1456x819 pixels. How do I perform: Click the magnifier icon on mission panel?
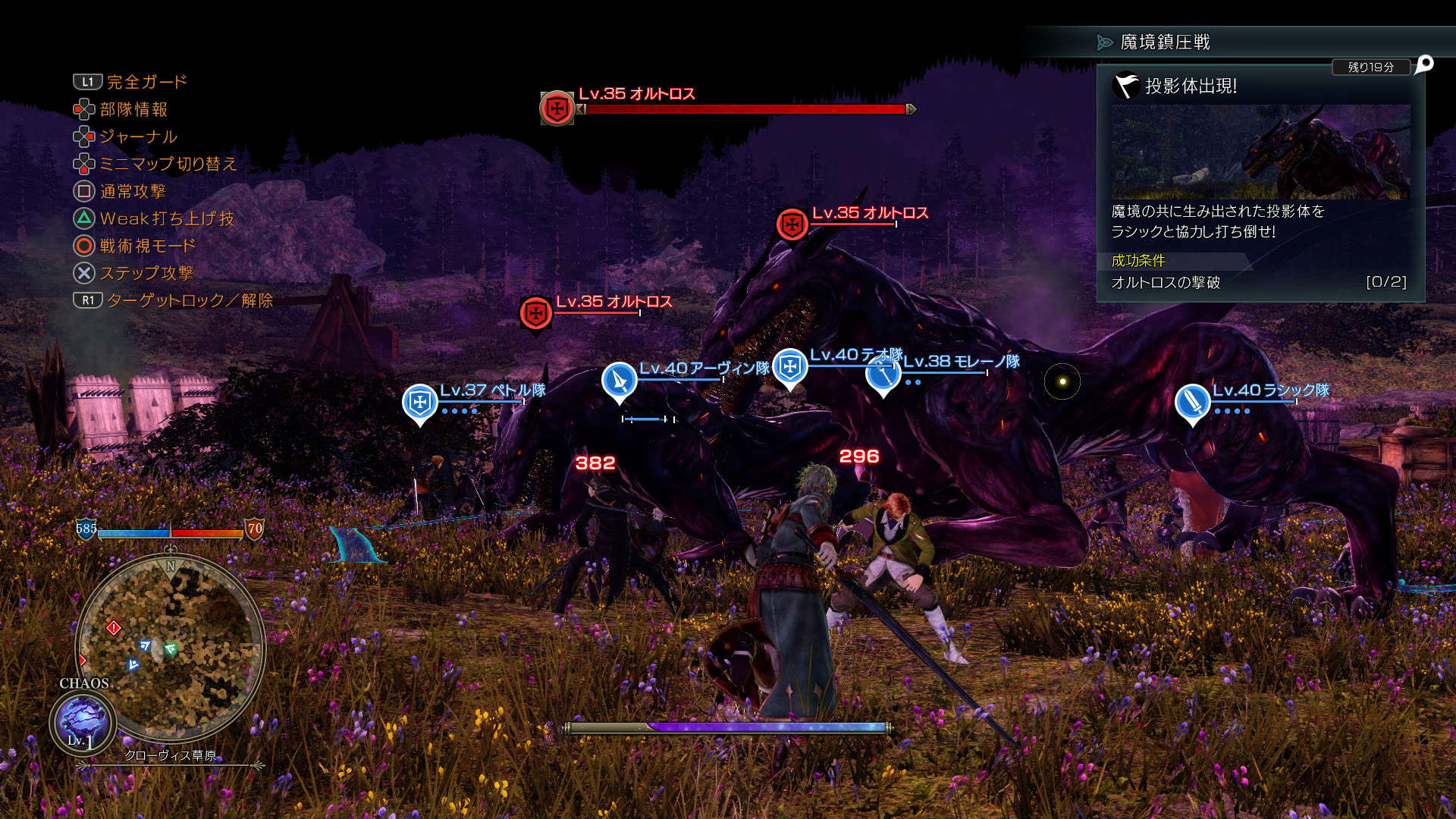click(1425, 64)
